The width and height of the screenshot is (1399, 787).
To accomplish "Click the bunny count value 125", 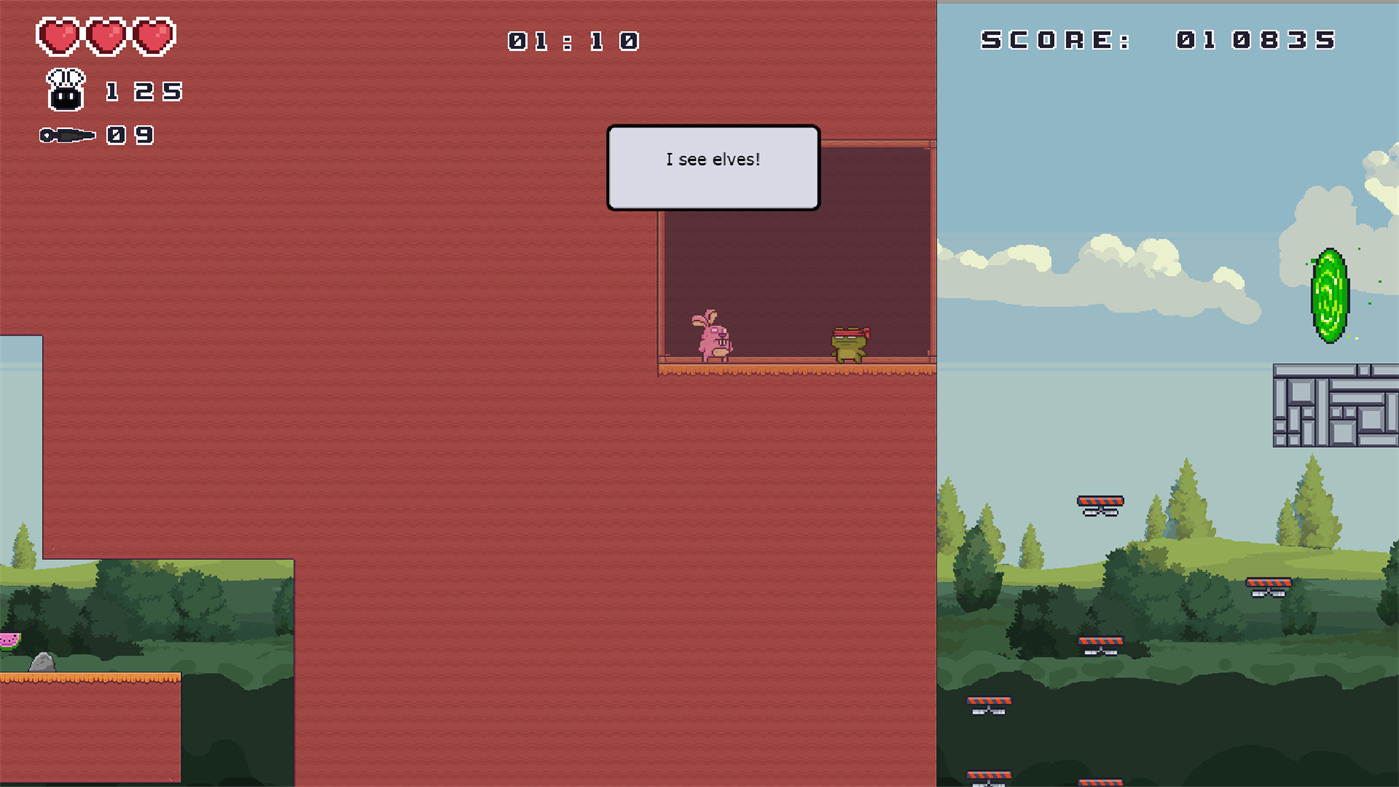I will point(143,91).
